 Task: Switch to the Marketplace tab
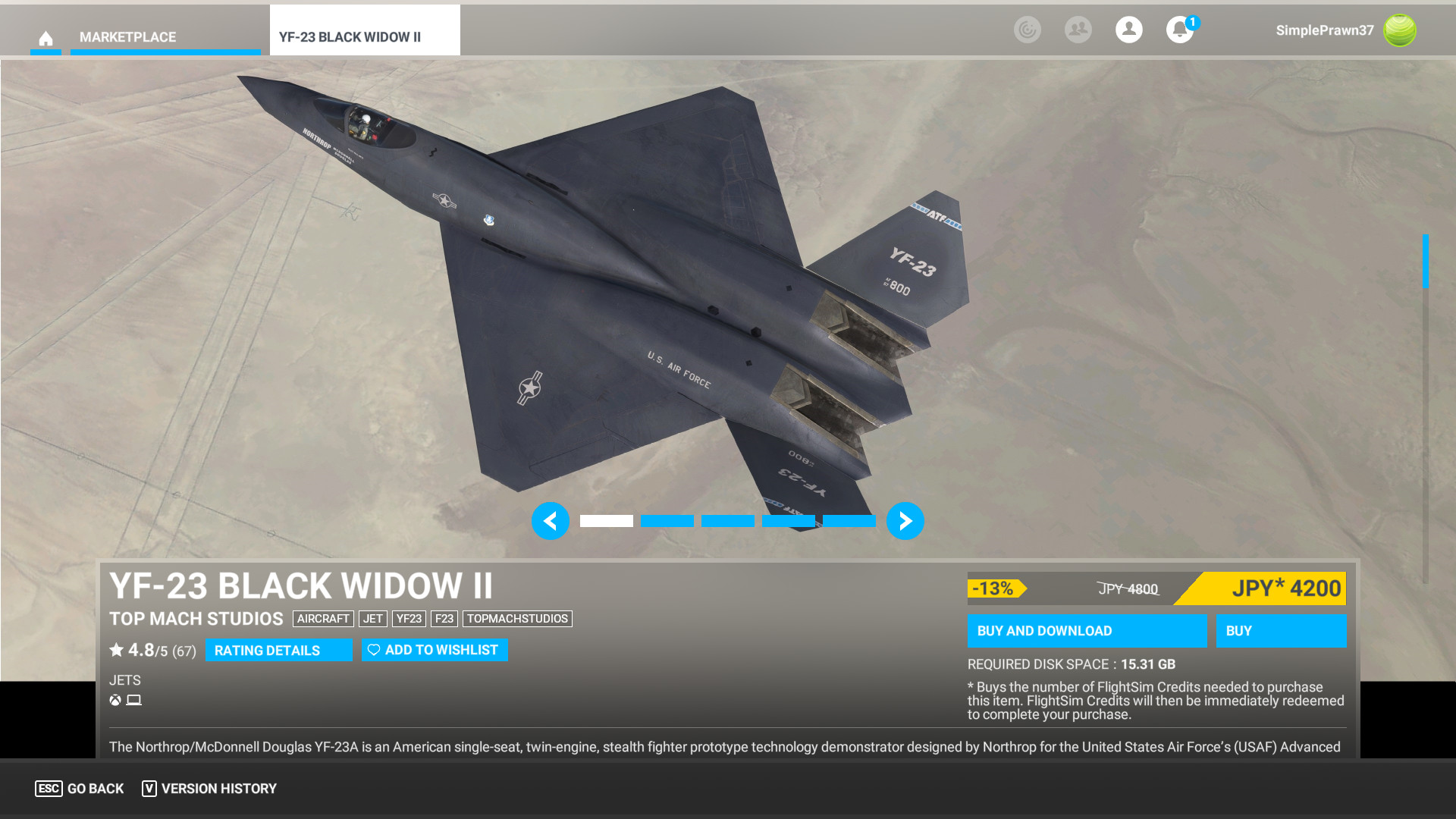(x=127, y=37)
